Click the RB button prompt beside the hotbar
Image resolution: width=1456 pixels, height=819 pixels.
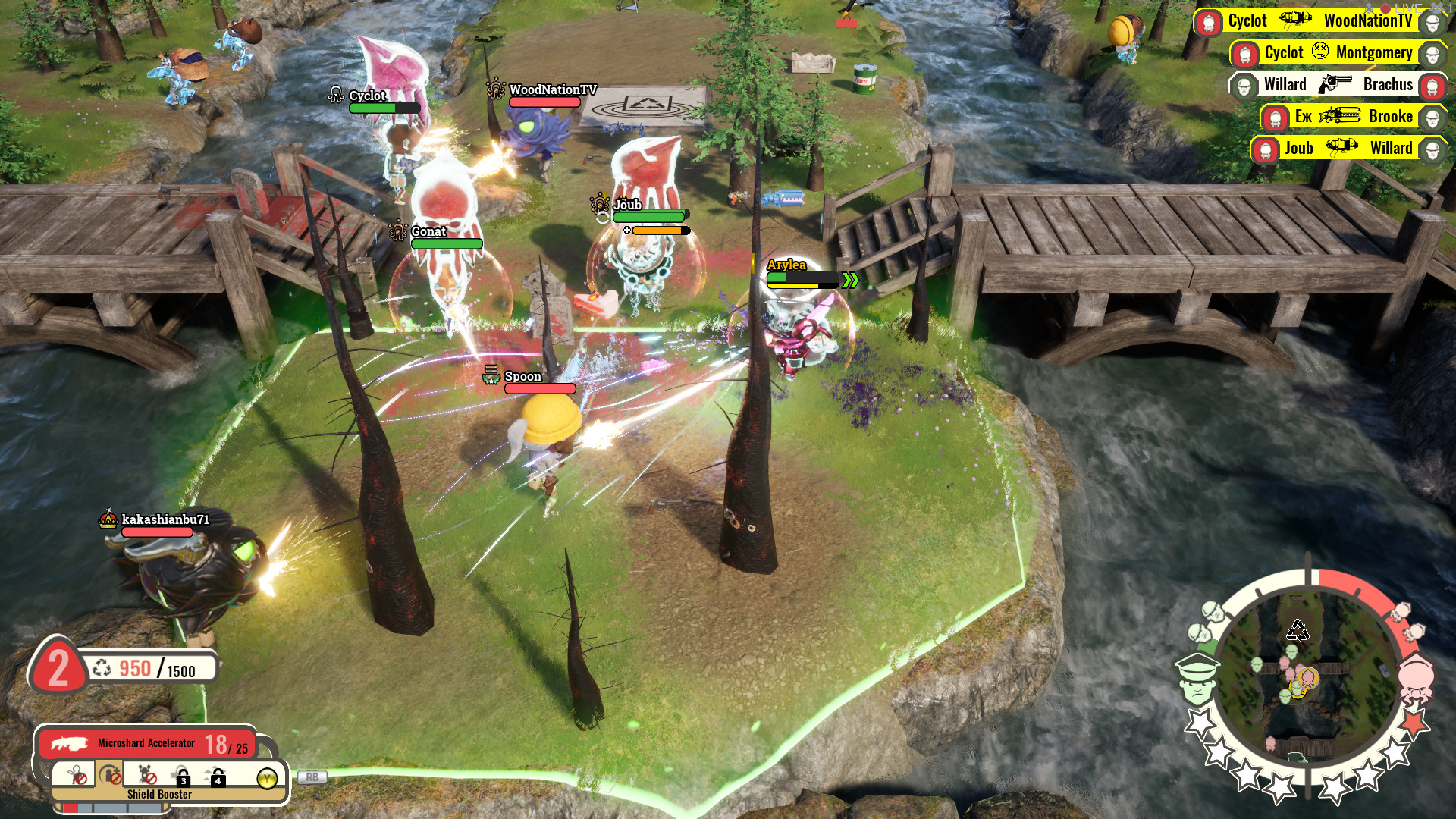(312, 777)
